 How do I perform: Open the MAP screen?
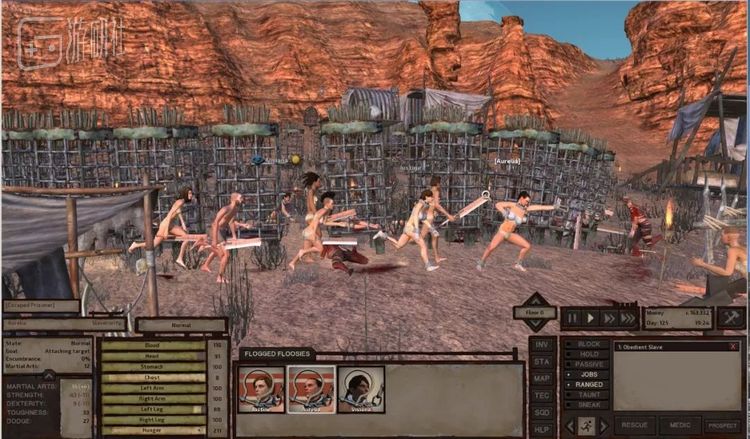tap(542, 378)
